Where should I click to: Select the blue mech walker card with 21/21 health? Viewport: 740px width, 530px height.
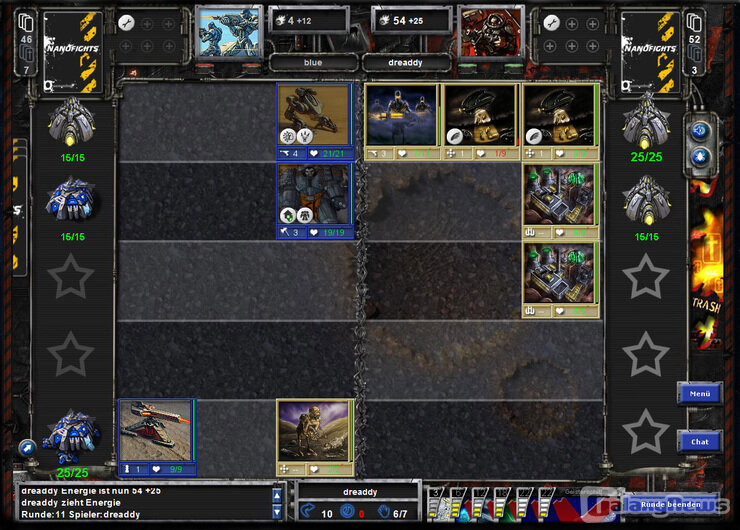point(314,115)
